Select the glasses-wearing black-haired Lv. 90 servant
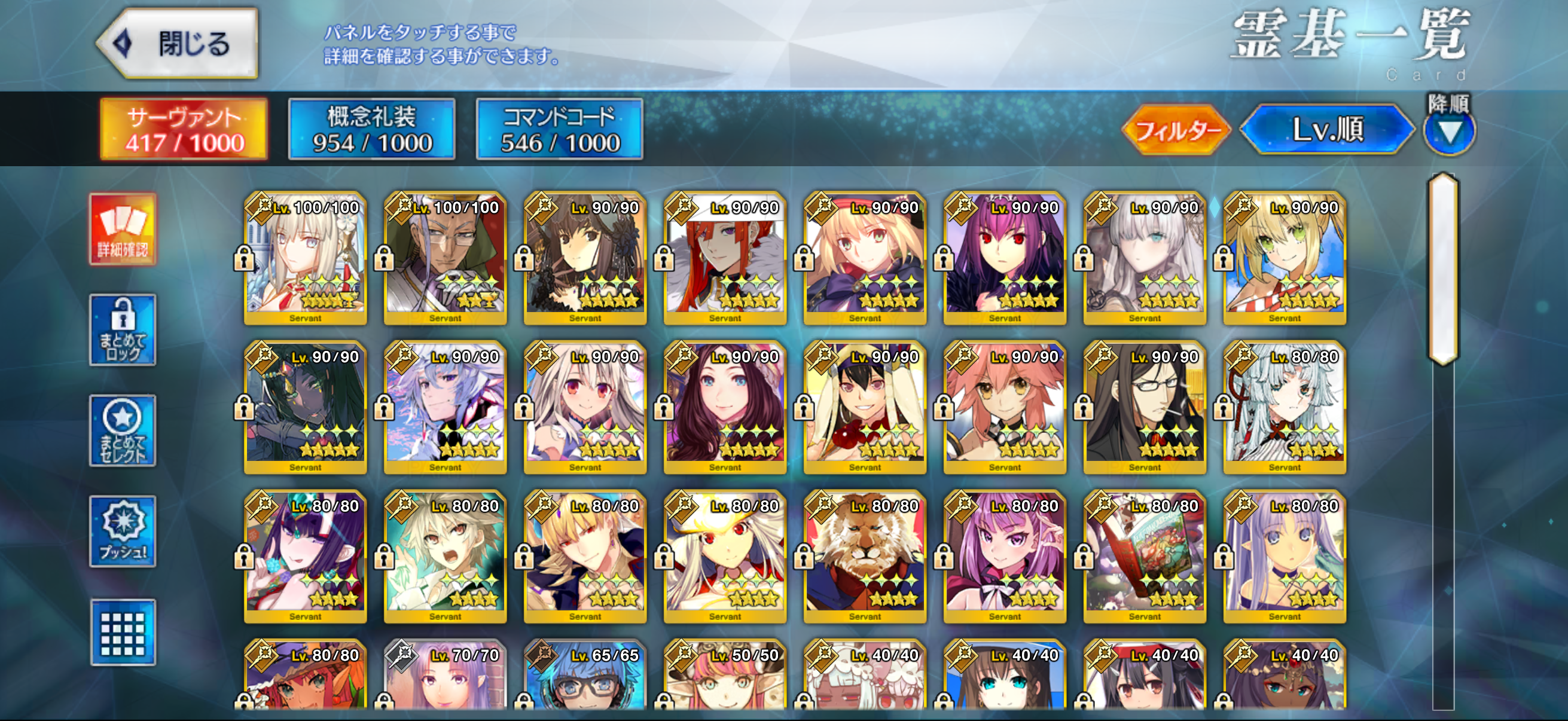This screenshot has height=721, width=1568. point(1145,408)
